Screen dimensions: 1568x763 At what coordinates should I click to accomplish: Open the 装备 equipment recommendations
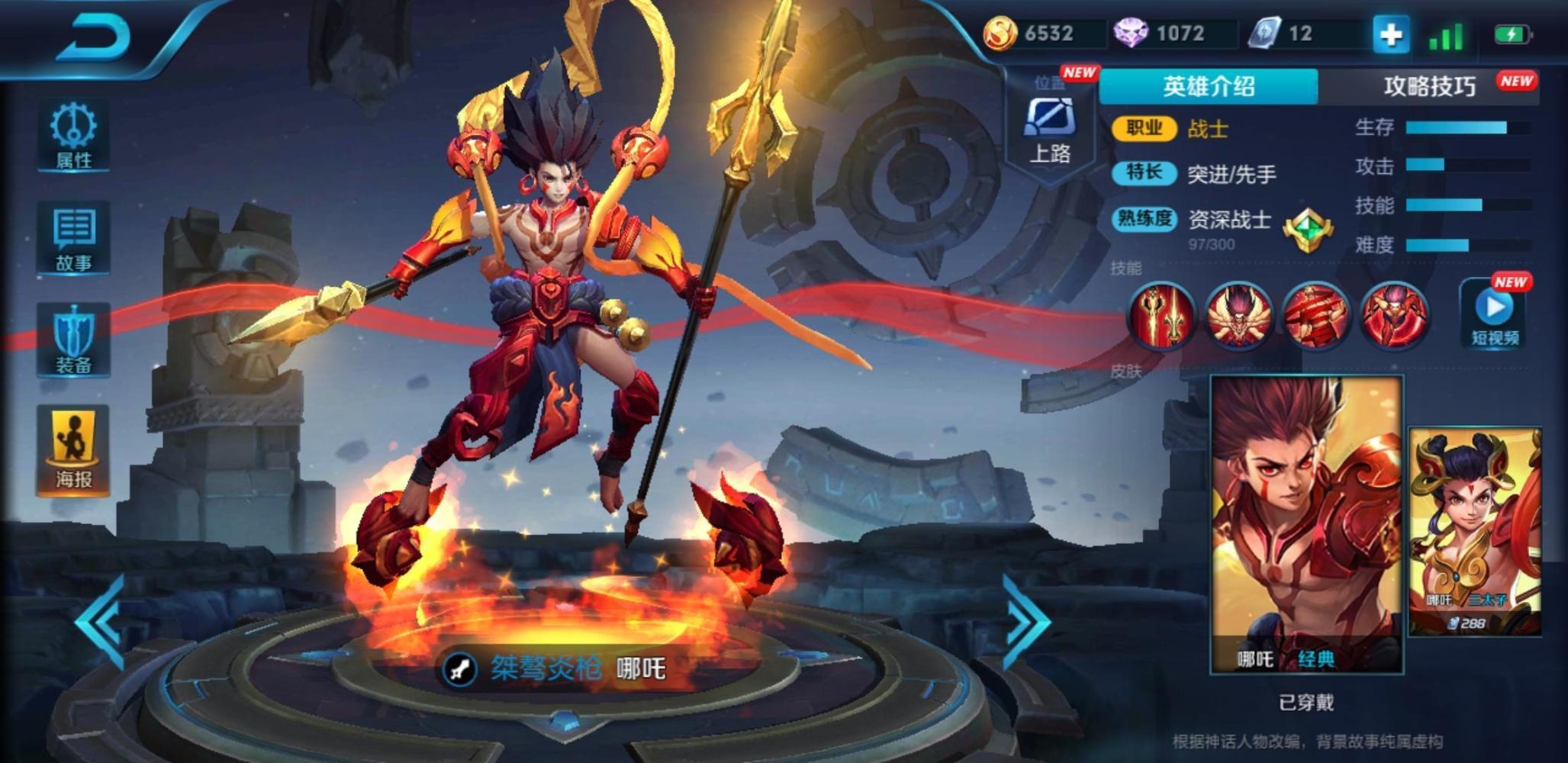tap(73, 341)
